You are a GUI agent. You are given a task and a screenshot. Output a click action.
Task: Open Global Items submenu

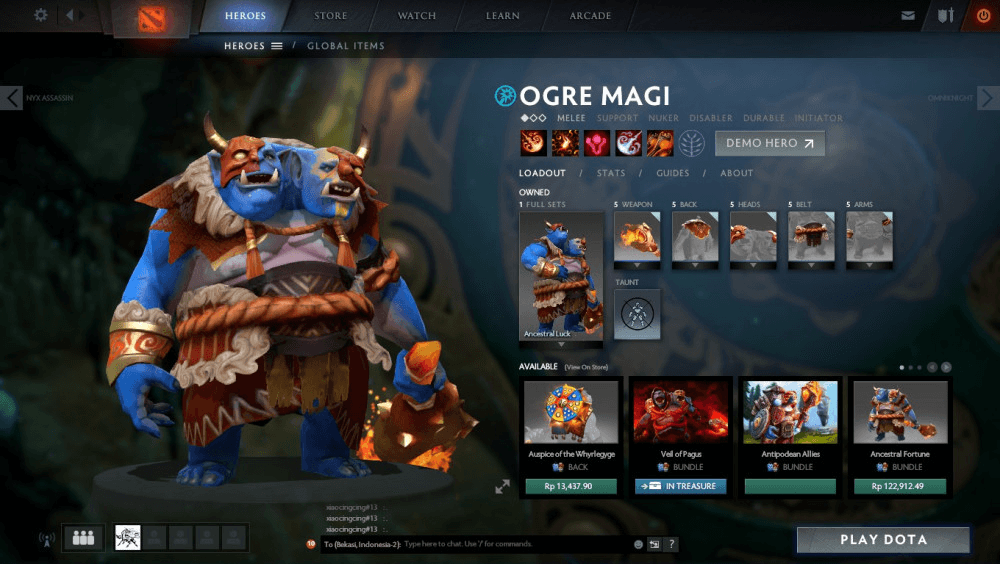point(345,46)
